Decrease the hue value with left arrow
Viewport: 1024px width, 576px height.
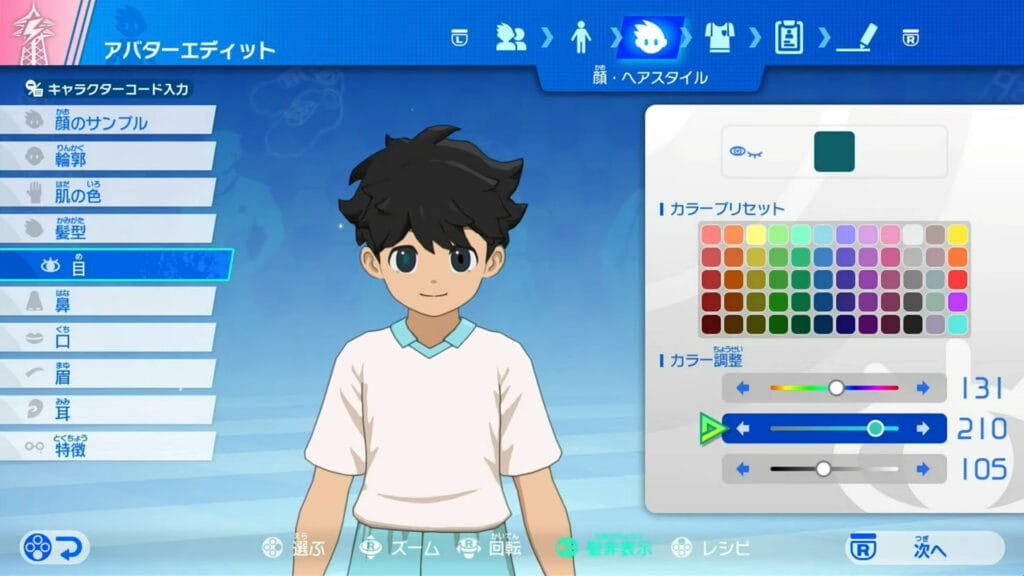pos(743,388)
